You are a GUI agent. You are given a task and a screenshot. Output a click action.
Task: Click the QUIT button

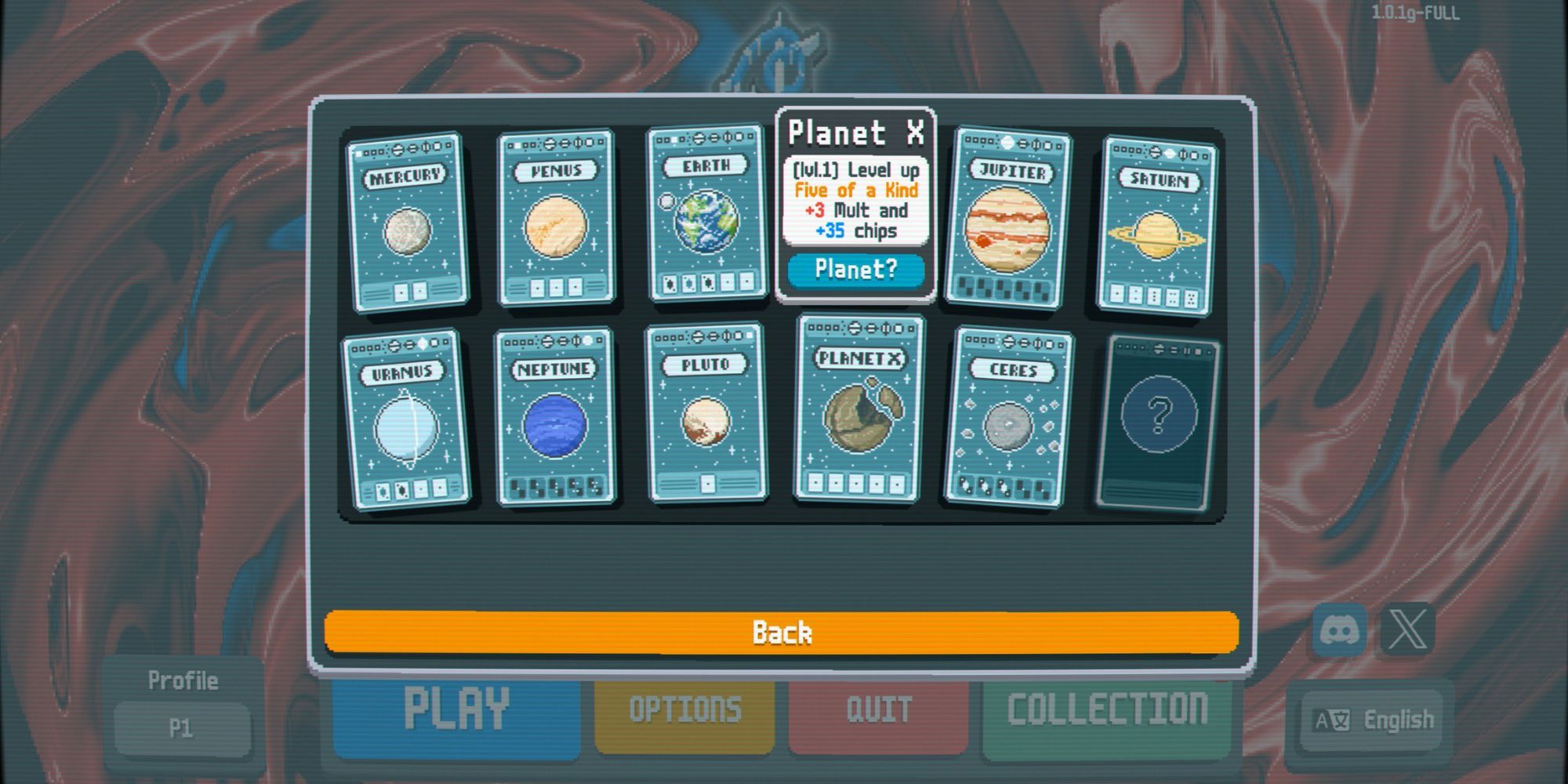878,710
